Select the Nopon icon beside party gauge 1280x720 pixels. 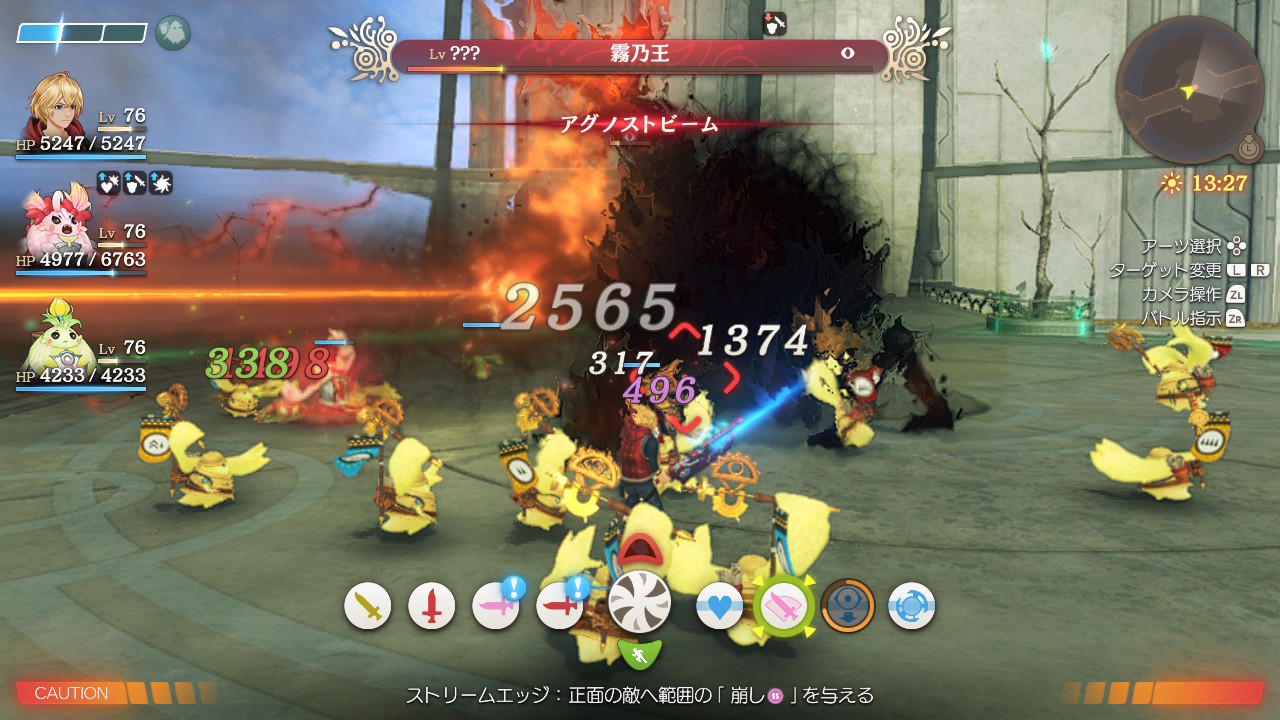(x=173, y=33)
